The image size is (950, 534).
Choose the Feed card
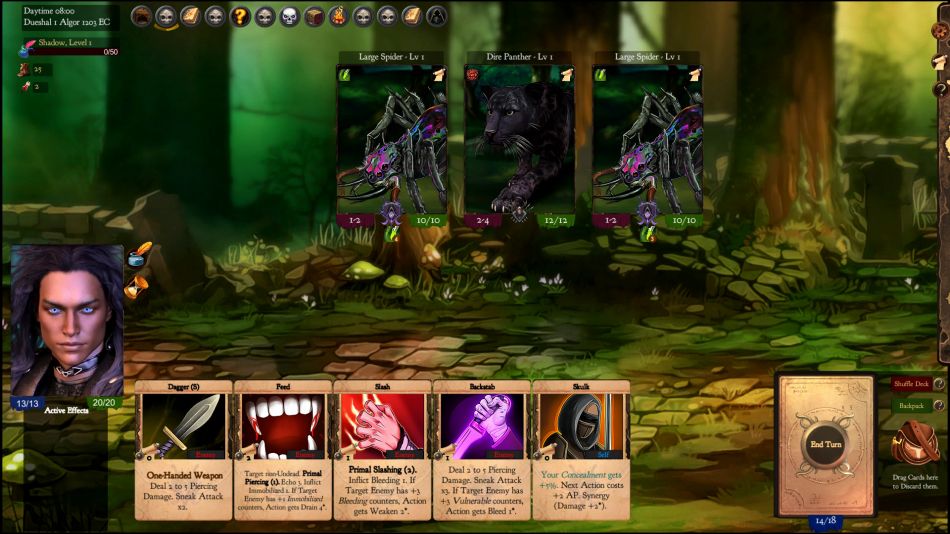click(x=282, y=449)
